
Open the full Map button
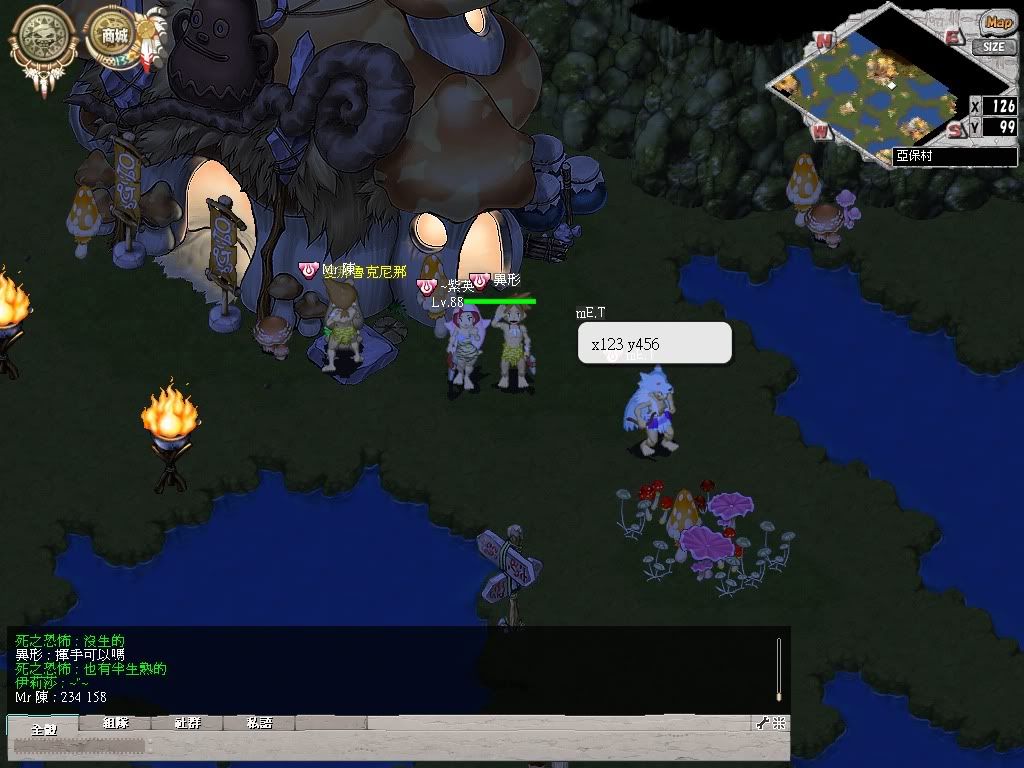click(997, 22)
